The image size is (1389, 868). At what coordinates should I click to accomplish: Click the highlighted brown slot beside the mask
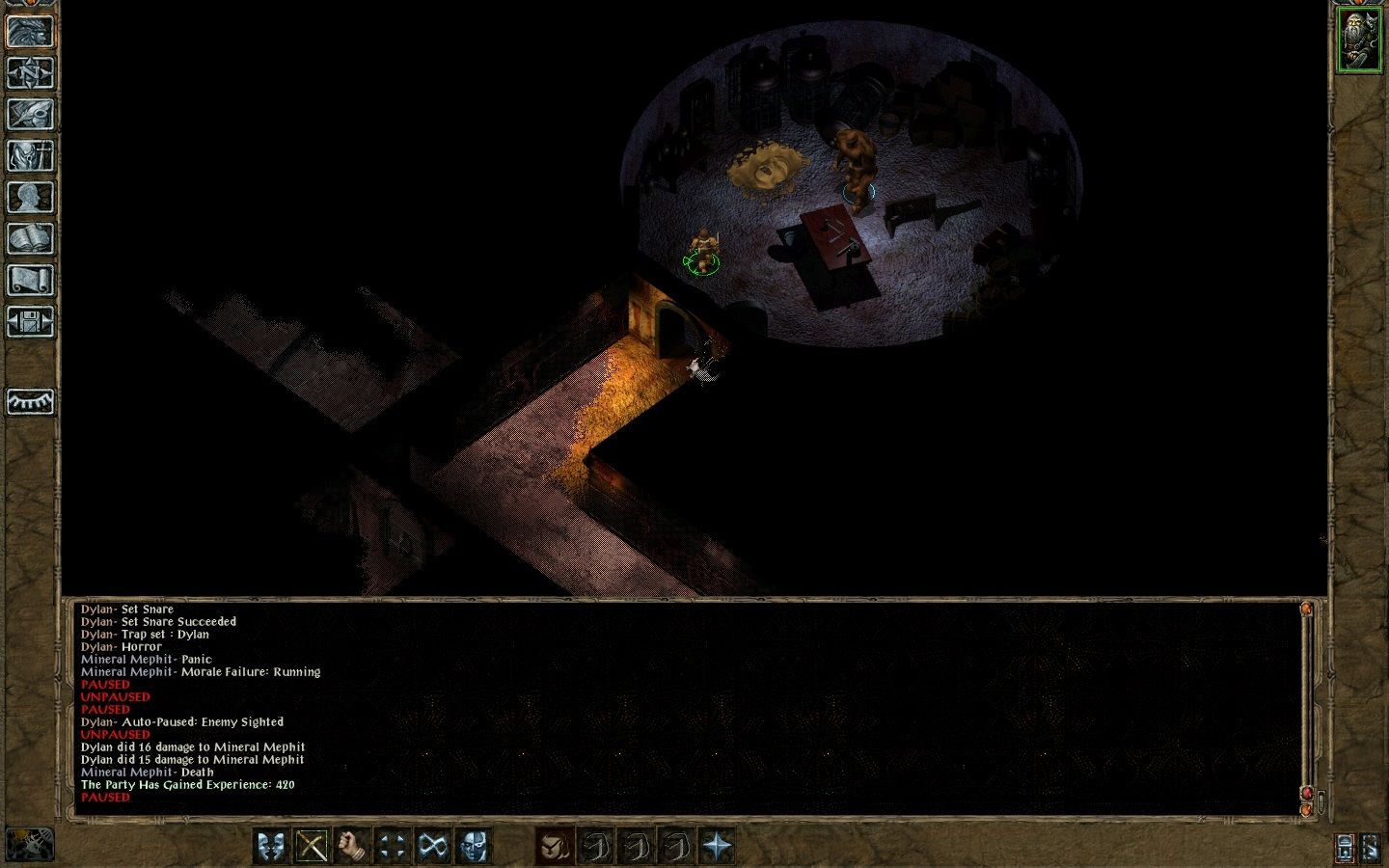click(x=555, y=847)
